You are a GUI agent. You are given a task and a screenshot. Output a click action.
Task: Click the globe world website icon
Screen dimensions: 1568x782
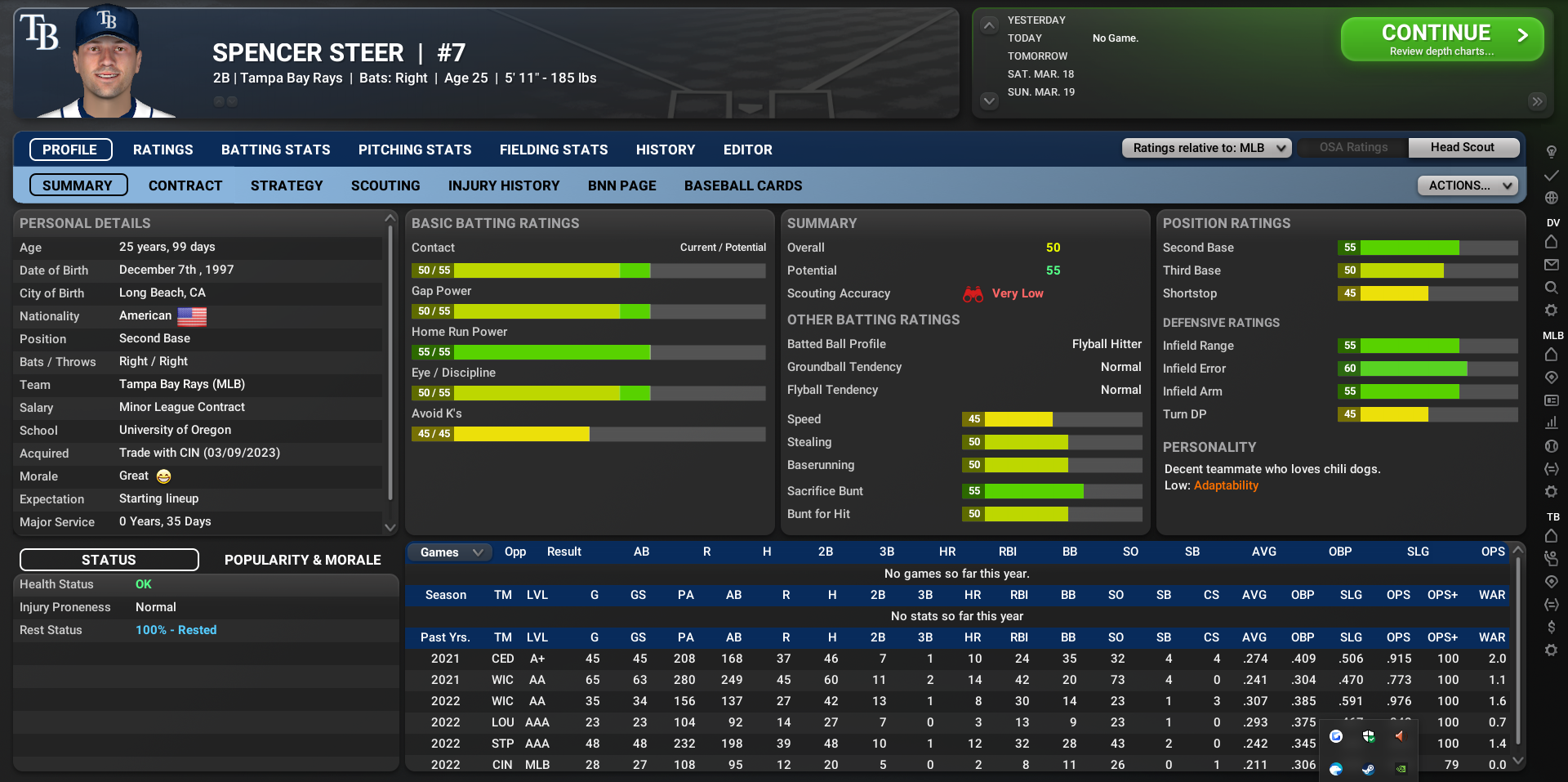tap(1552, 198)
